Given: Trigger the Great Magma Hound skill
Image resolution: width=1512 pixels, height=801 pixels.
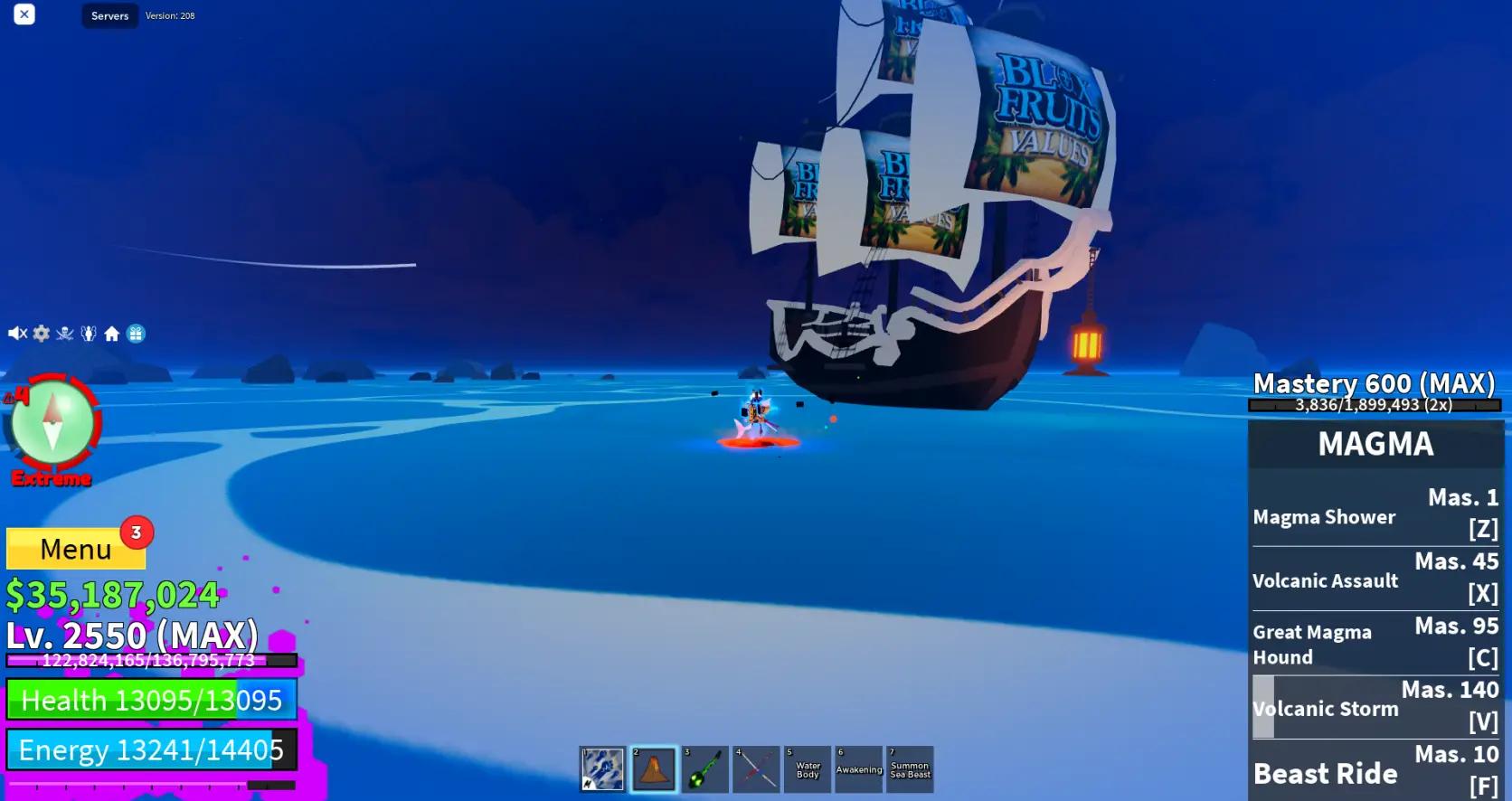Looking at the screenshot, I should tap(1375, 643).
